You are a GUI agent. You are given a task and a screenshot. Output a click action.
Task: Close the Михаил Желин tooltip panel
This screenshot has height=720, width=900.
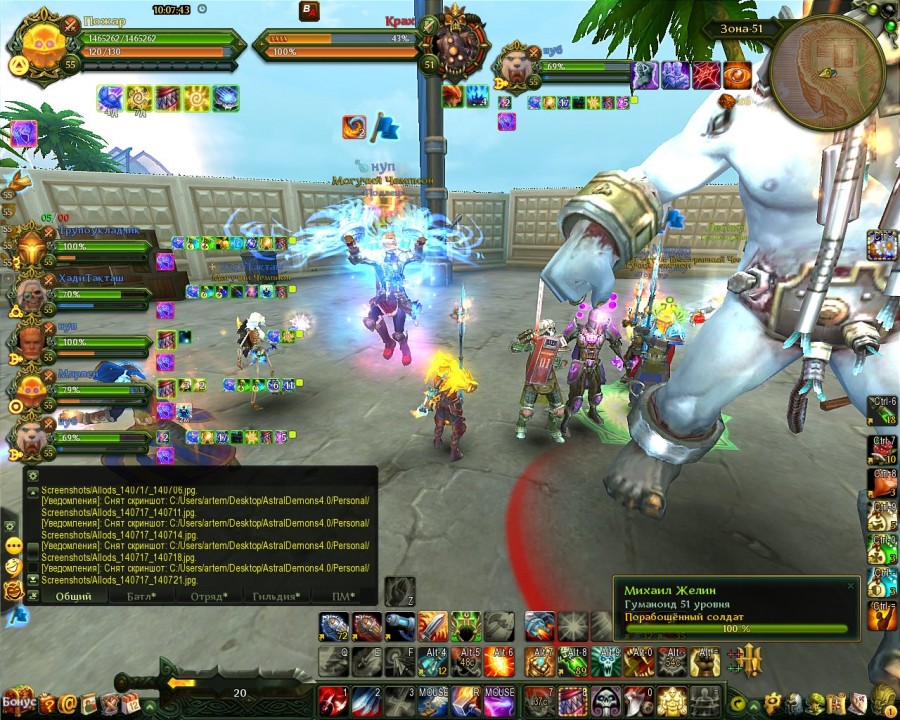(851, 586)
